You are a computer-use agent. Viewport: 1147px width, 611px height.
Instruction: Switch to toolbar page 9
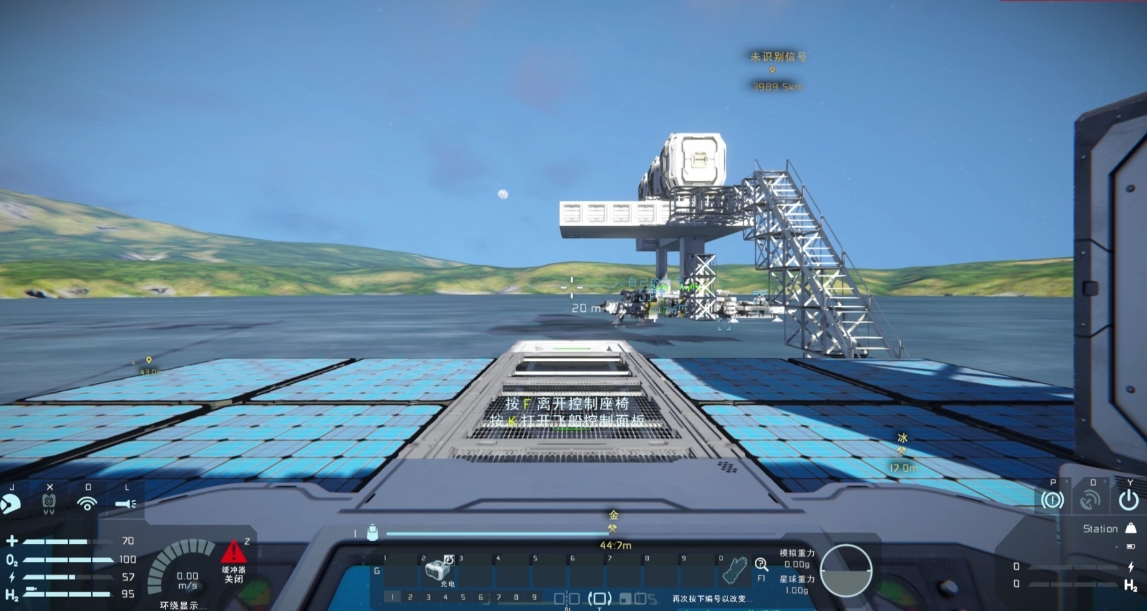[534, 598]
